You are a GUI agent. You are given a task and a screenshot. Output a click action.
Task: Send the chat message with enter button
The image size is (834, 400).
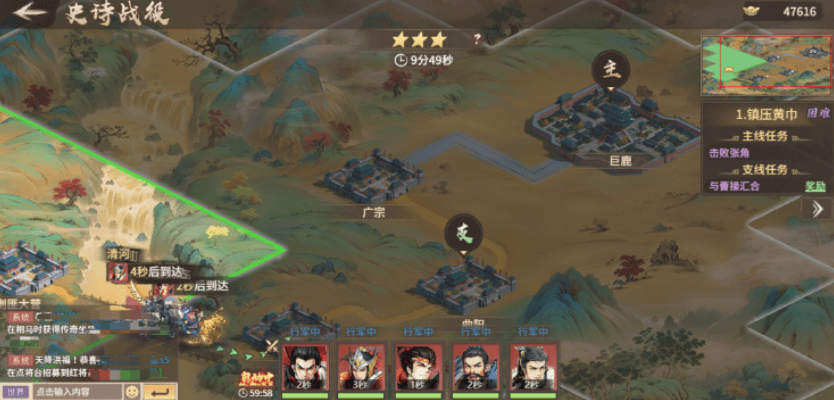pos(160,392)
